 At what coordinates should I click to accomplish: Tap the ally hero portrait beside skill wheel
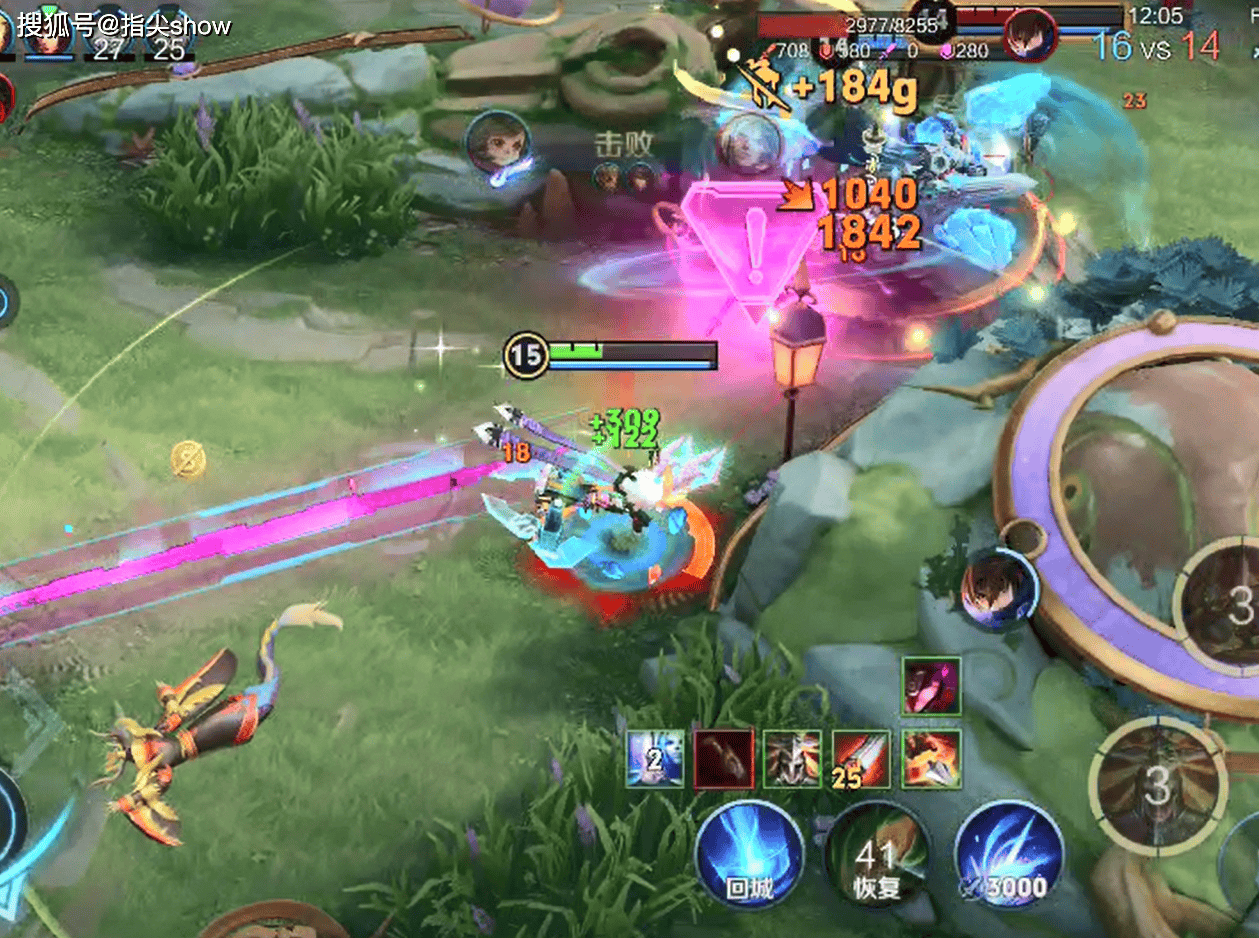click(x=998, y=589)
